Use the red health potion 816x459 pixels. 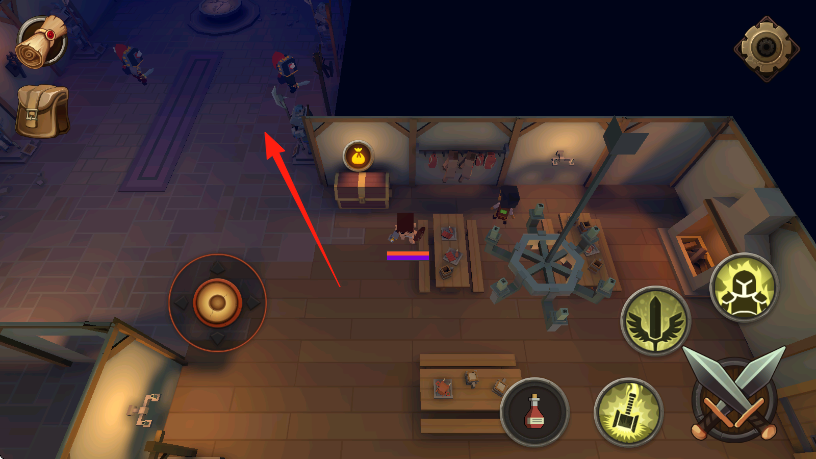coord(535,411)
